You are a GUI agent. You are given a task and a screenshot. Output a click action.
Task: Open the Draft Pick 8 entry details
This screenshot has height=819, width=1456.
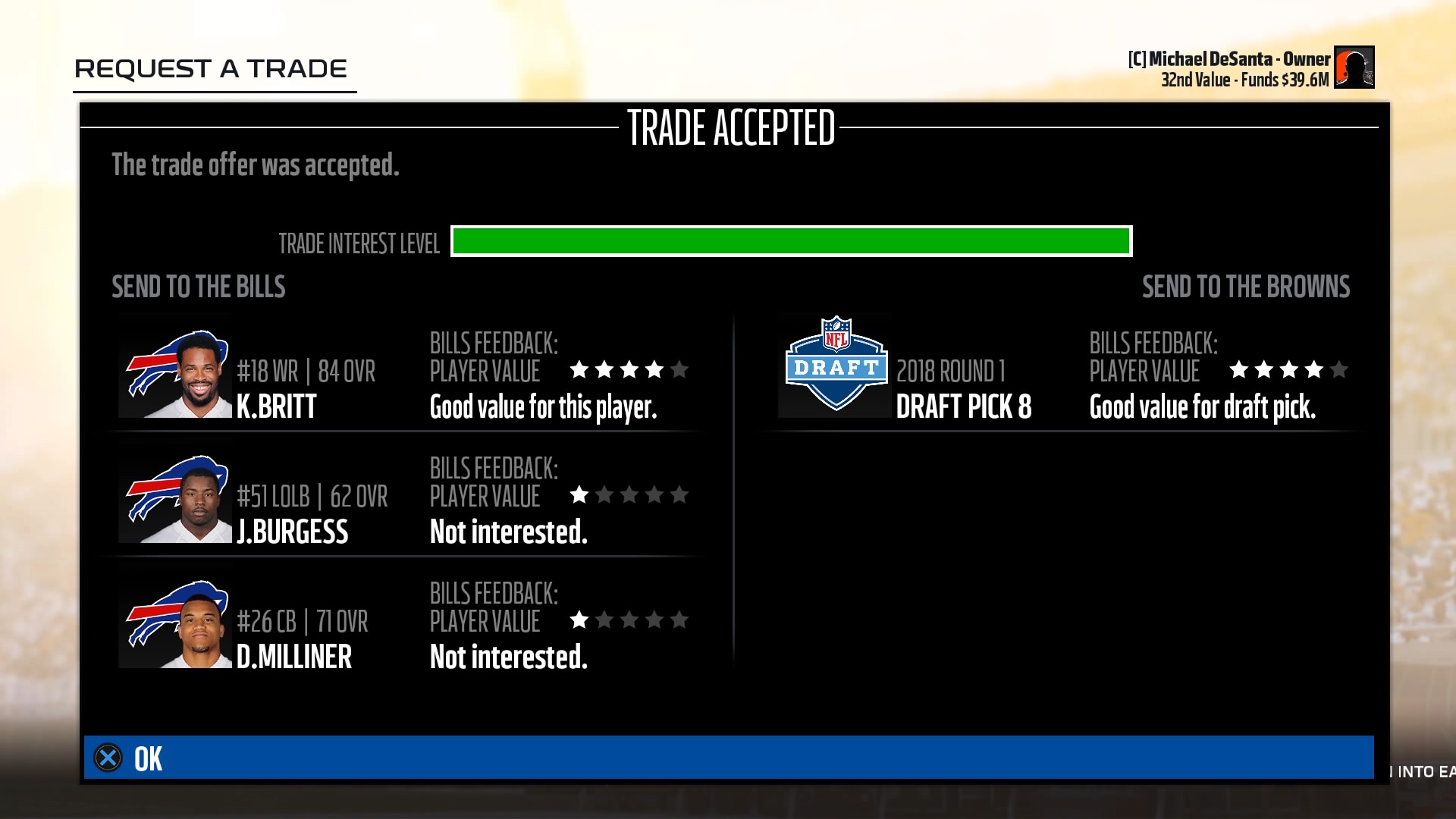pos(965,406)
